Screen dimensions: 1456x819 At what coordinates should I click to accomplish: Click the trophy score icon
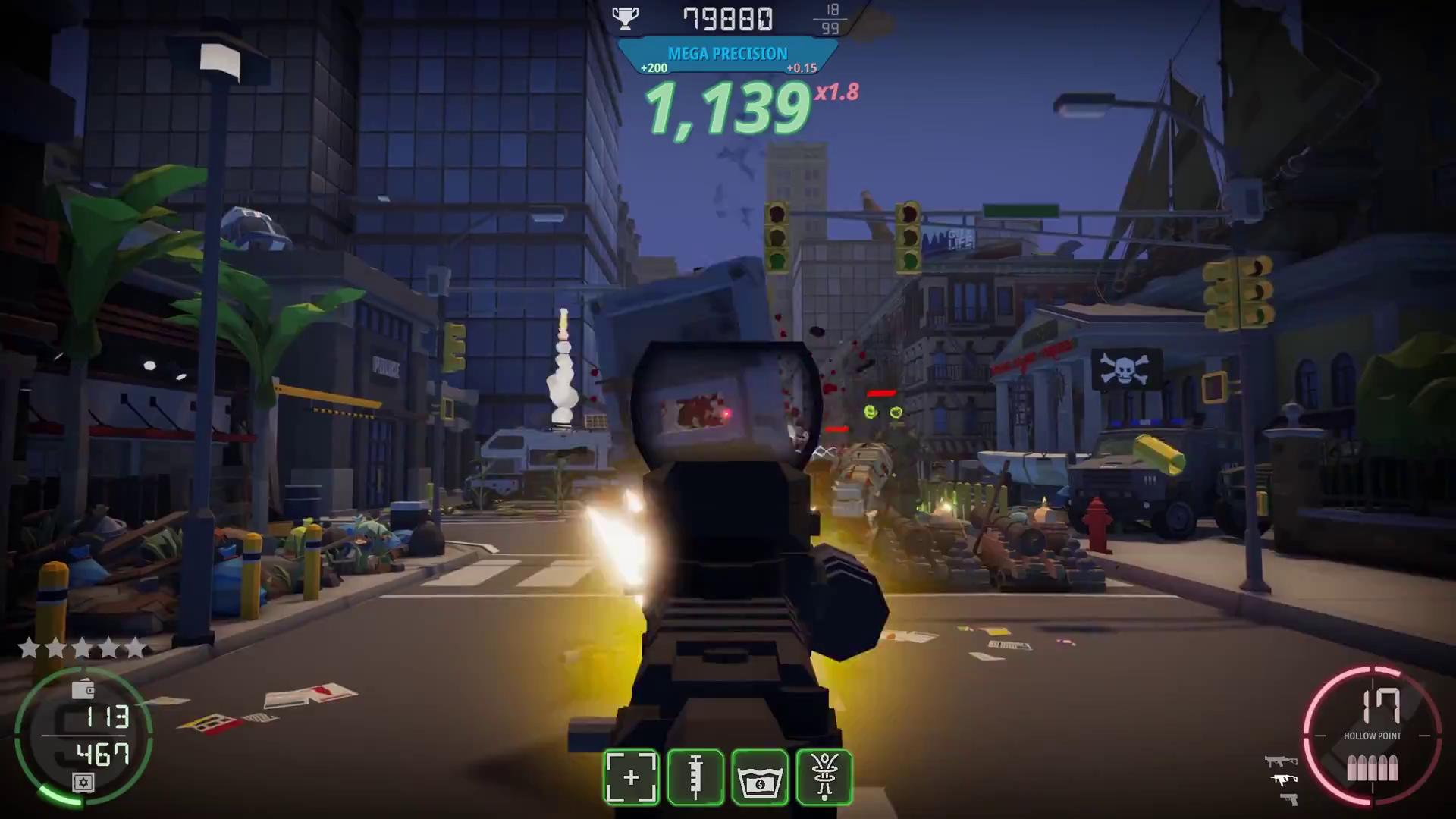pyautogui.click(x=626, y=18)
